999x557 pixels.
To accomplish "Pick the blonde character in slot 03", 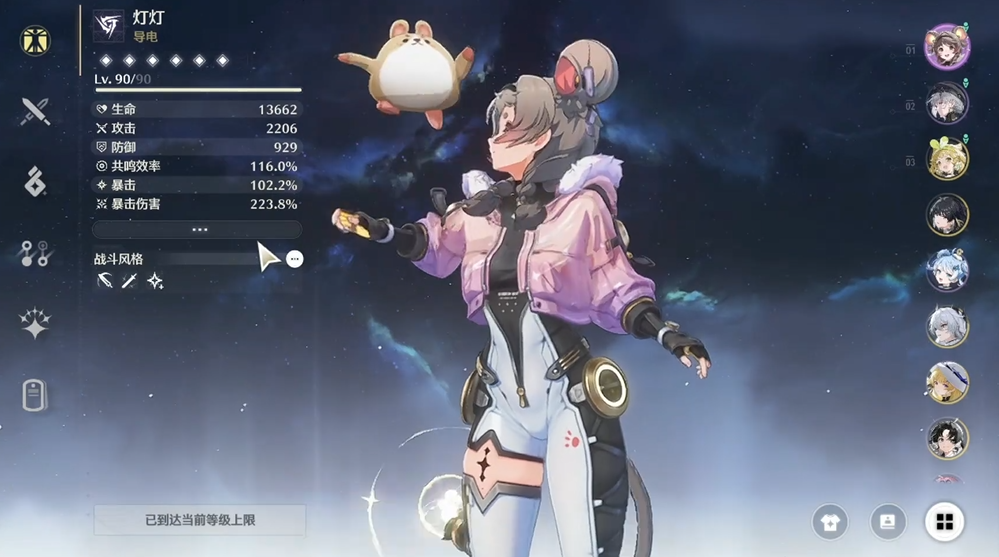I will point(946,159).
